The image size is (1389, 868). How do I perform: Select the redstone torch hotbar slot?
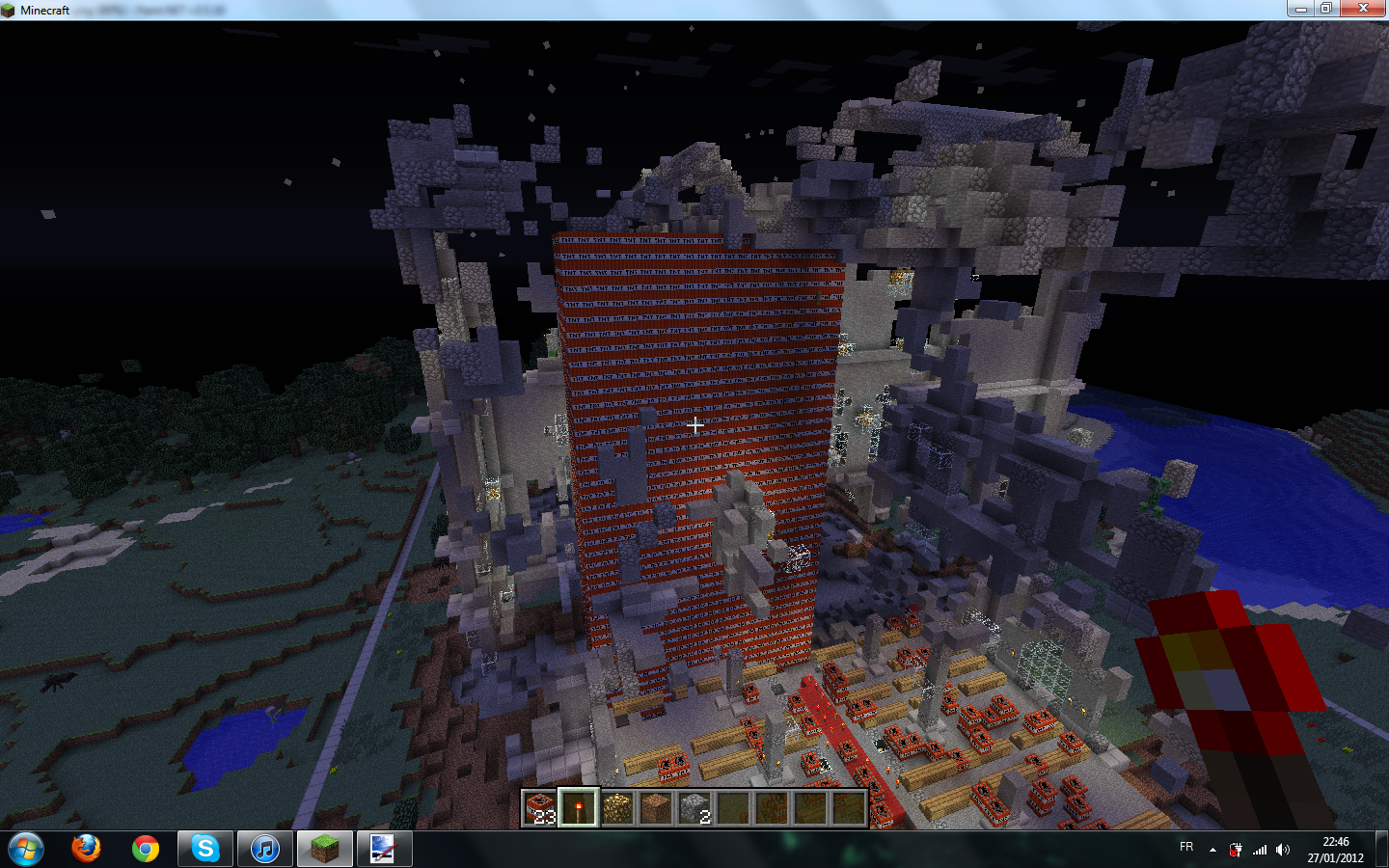(579, 808)
